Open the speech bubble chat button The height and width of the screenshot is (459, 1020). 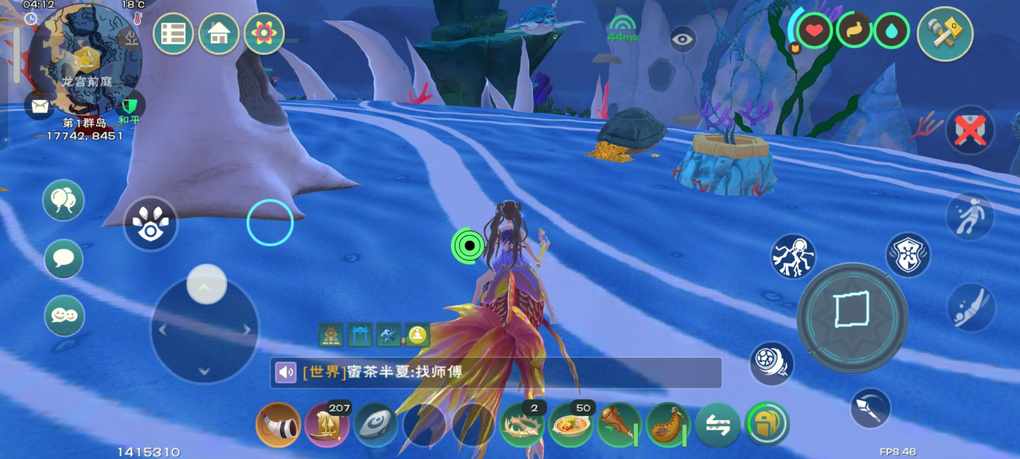[63, 259]
